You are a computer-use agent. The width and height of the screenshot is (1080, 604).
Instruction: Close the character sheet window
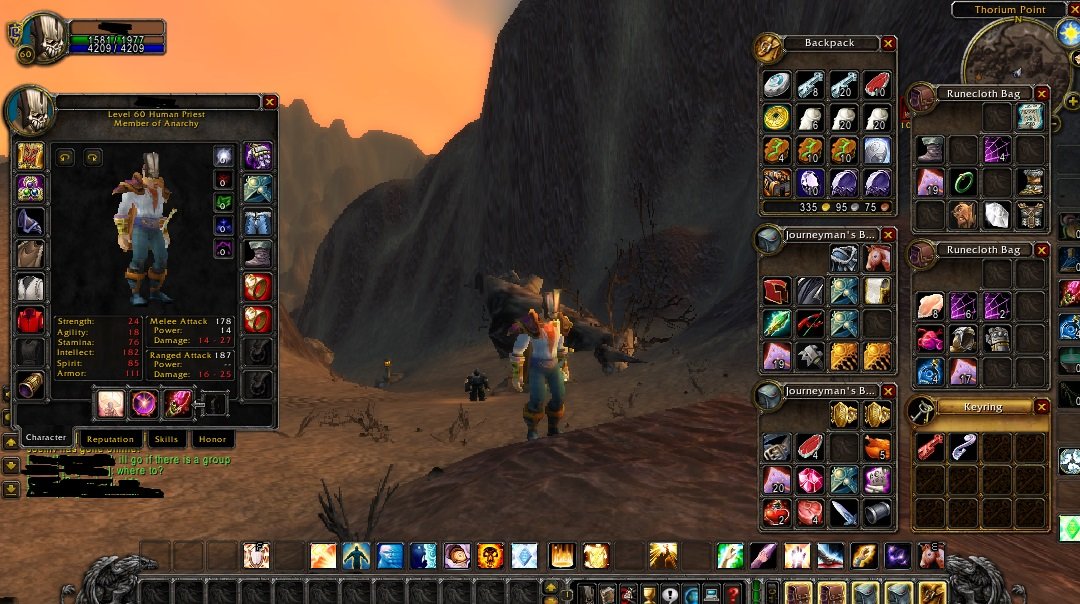coord(270,102)
